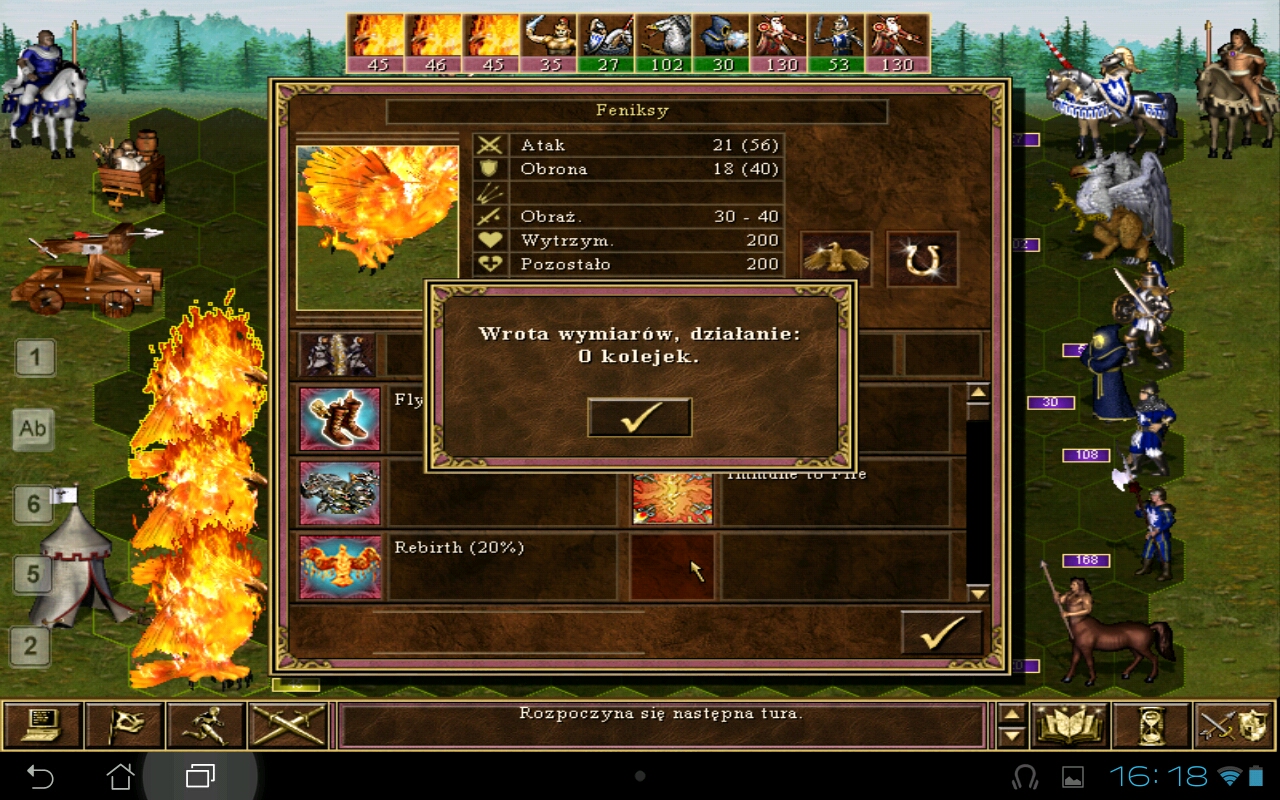
Task: Tap the Android back arrow
Action: coord(40,776)
